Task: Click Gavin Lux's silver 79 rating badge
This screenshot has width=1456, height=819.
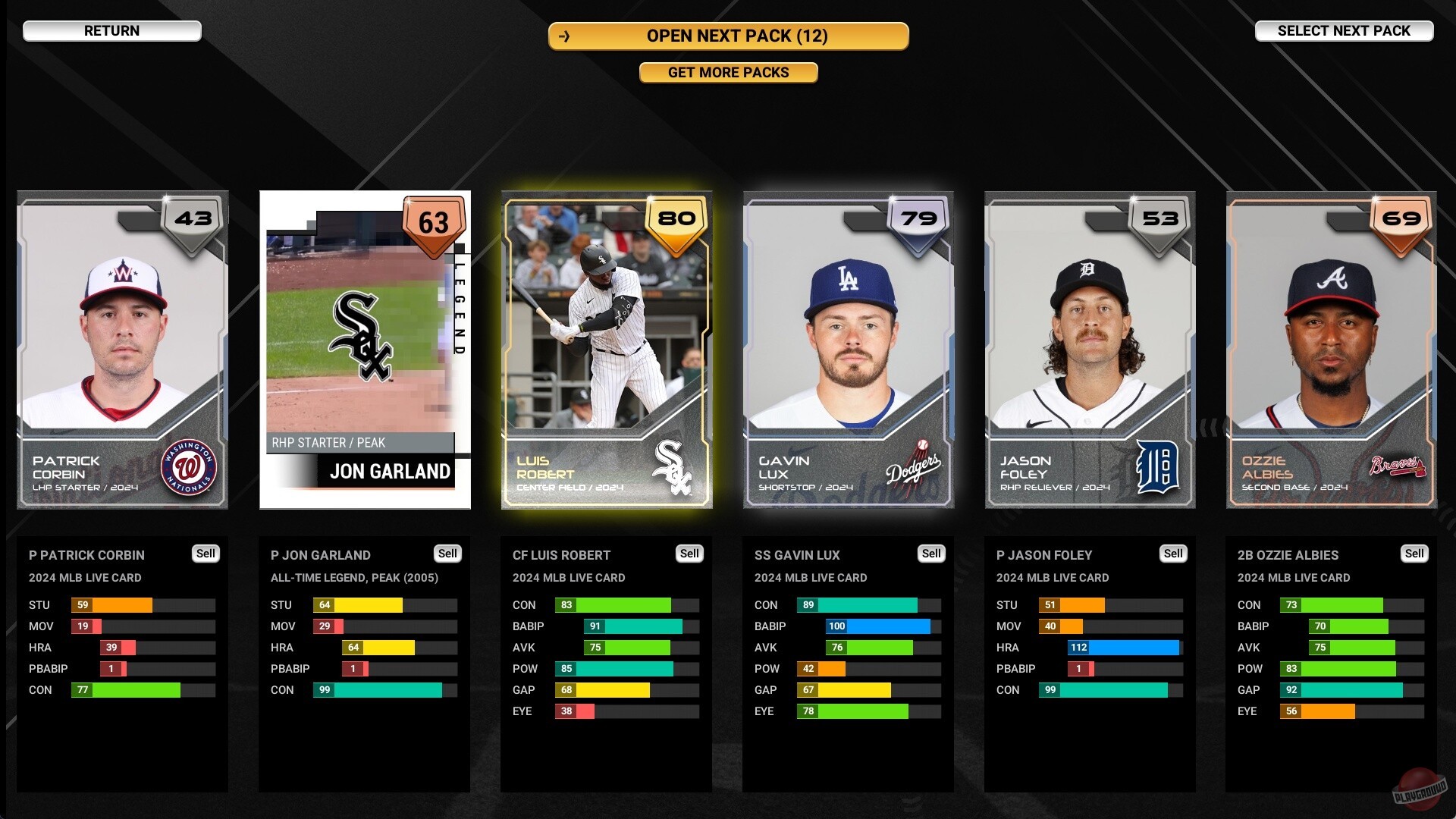Action: click(918, 219)
